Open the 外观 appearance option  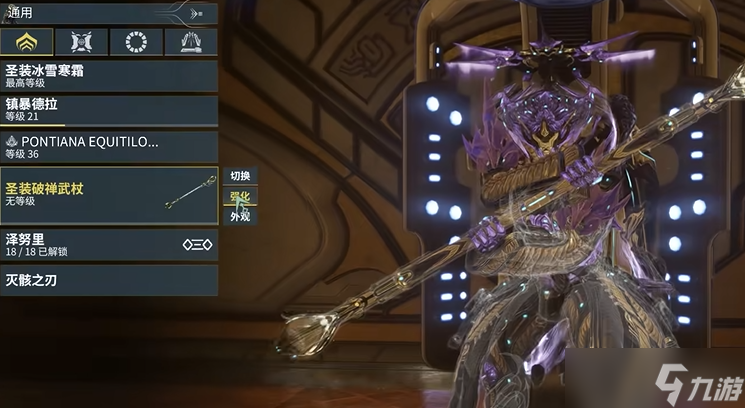point(240,216)
